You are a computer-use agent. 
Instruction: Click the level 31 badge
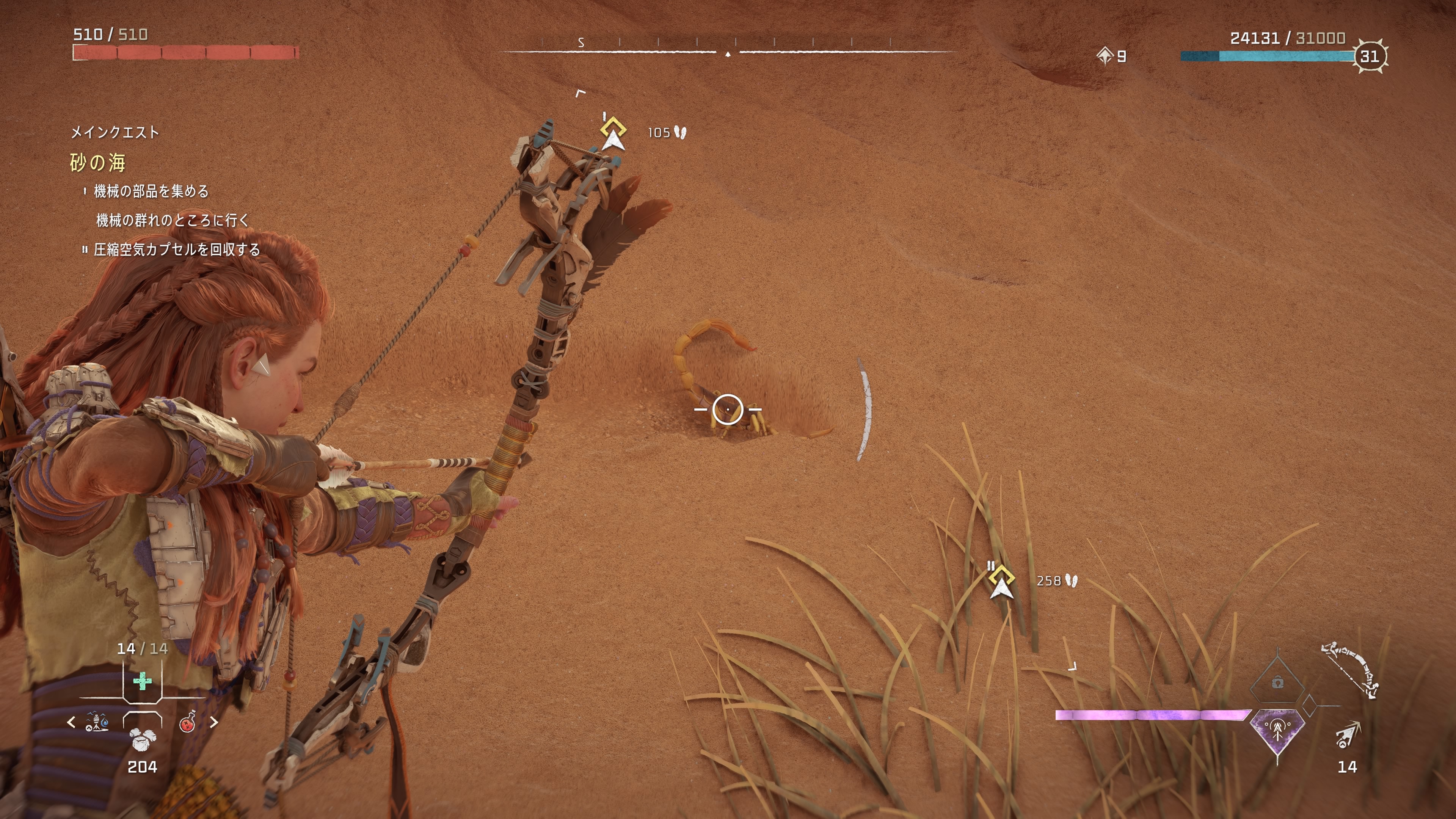(x=1369, y=56)
